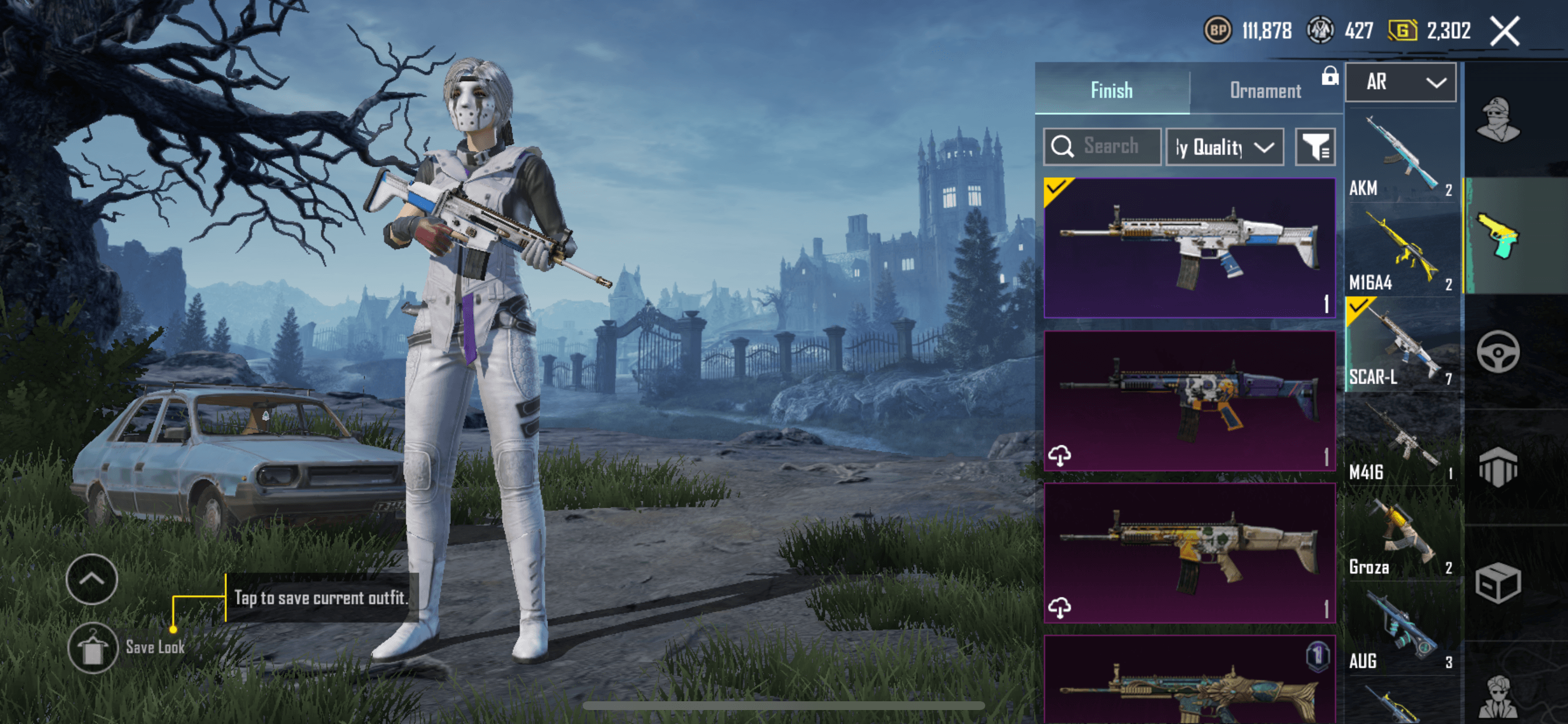The width and height of the screenshot is (1568, 724).
Task: Save the current look with the hanger button
Action: (93, 647)
